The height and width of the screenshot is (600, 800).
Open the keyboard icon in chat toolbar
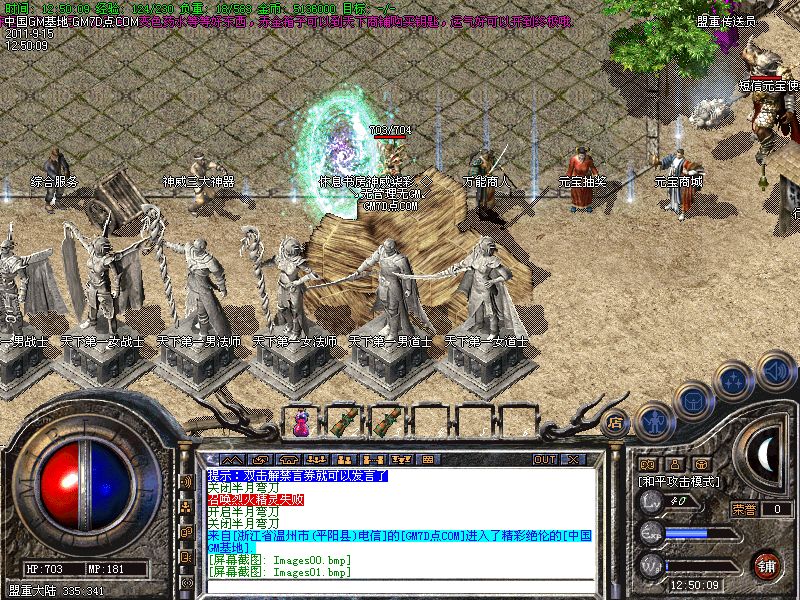[x=428, y=459]
